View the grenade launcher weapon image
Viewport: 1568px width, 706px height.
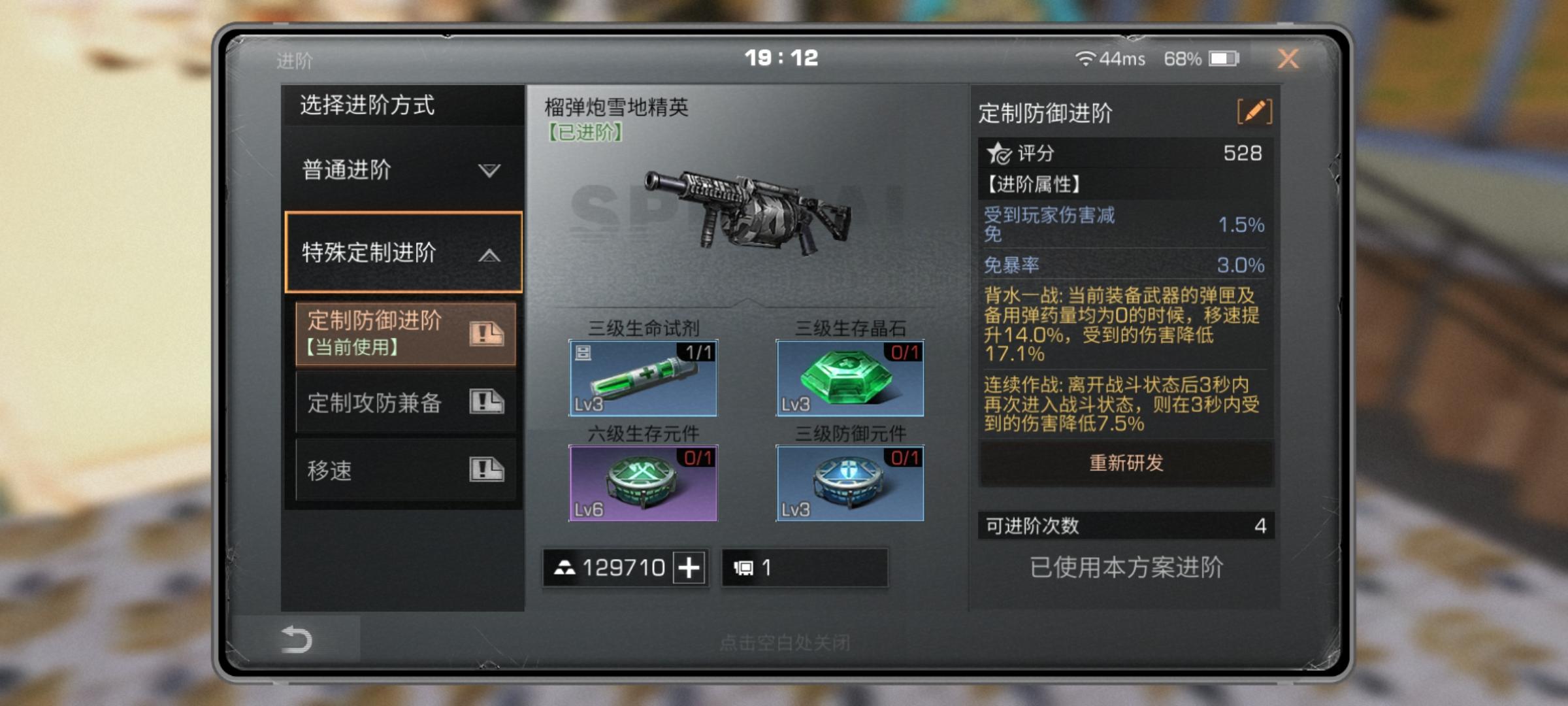pos(747,210)
